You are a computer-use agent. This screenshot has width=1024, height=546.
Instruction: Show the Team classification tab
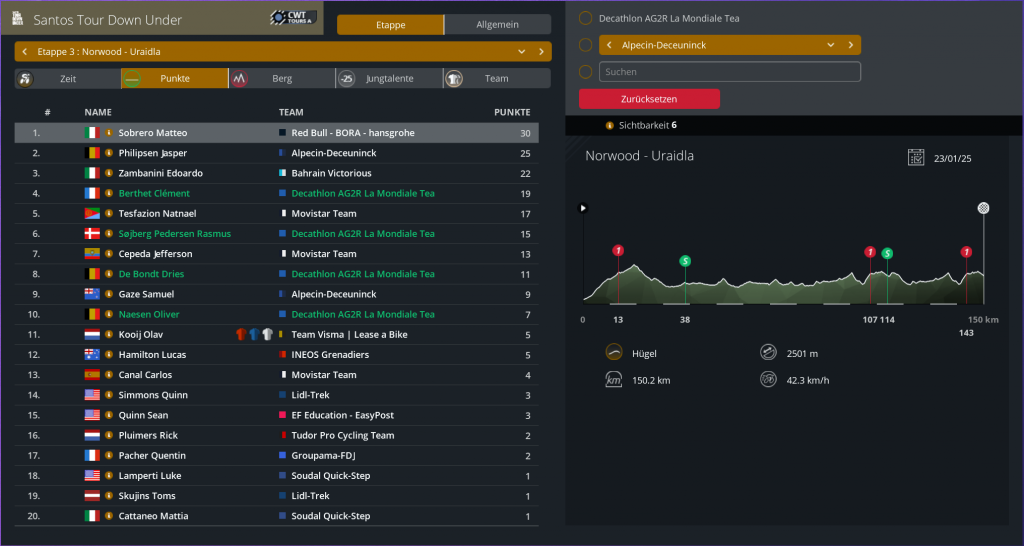pyautogui.click(x=496, y=78)
